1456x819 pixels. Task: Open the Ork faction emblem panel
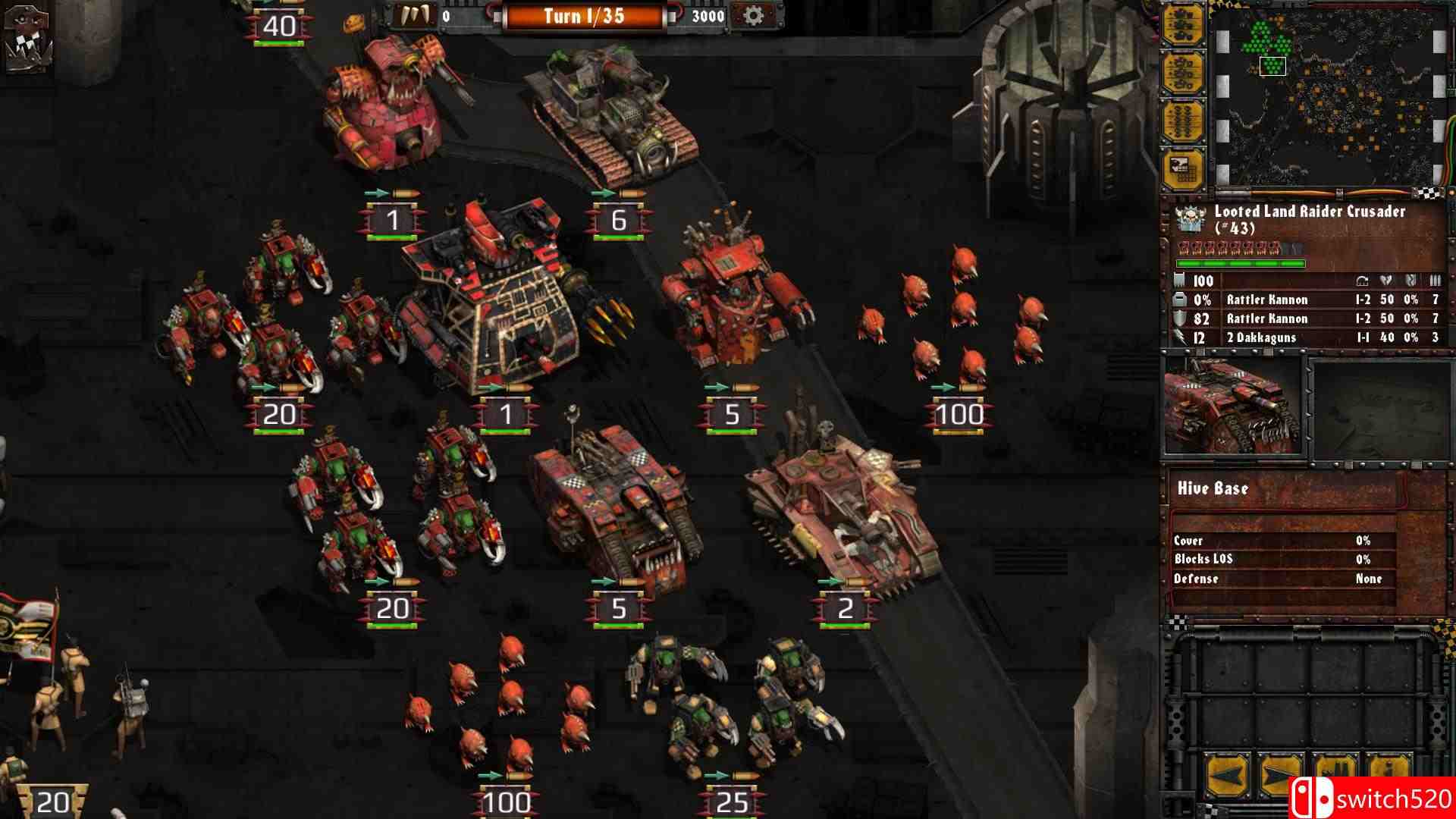(27, 36)
